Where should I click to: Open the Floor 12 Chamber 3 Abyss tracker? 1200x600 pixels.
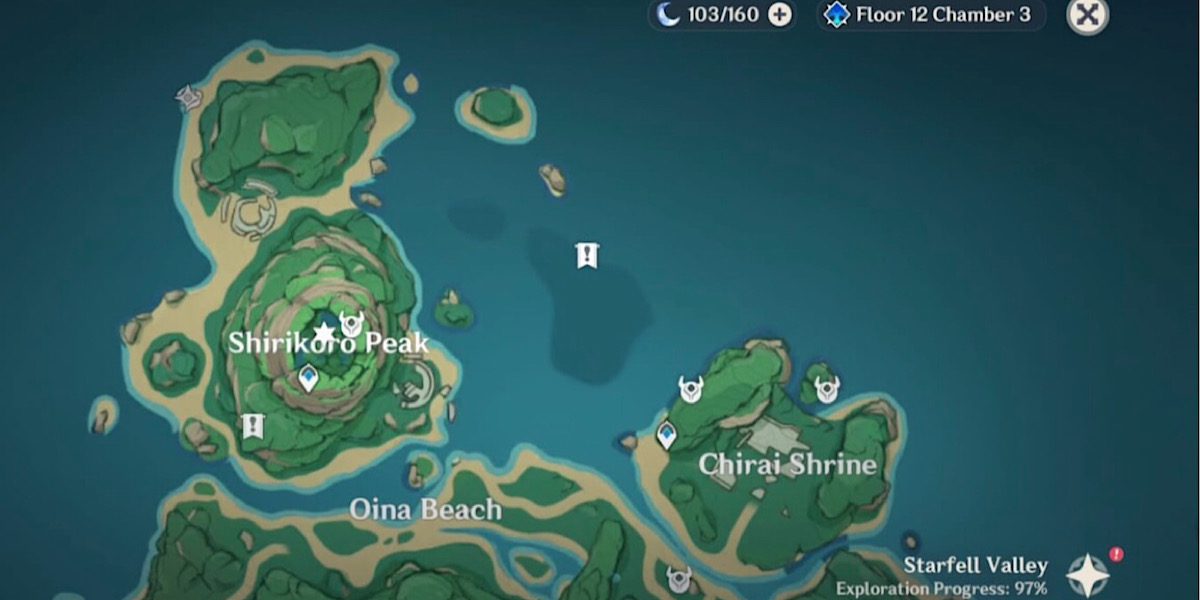click(931, 15)
